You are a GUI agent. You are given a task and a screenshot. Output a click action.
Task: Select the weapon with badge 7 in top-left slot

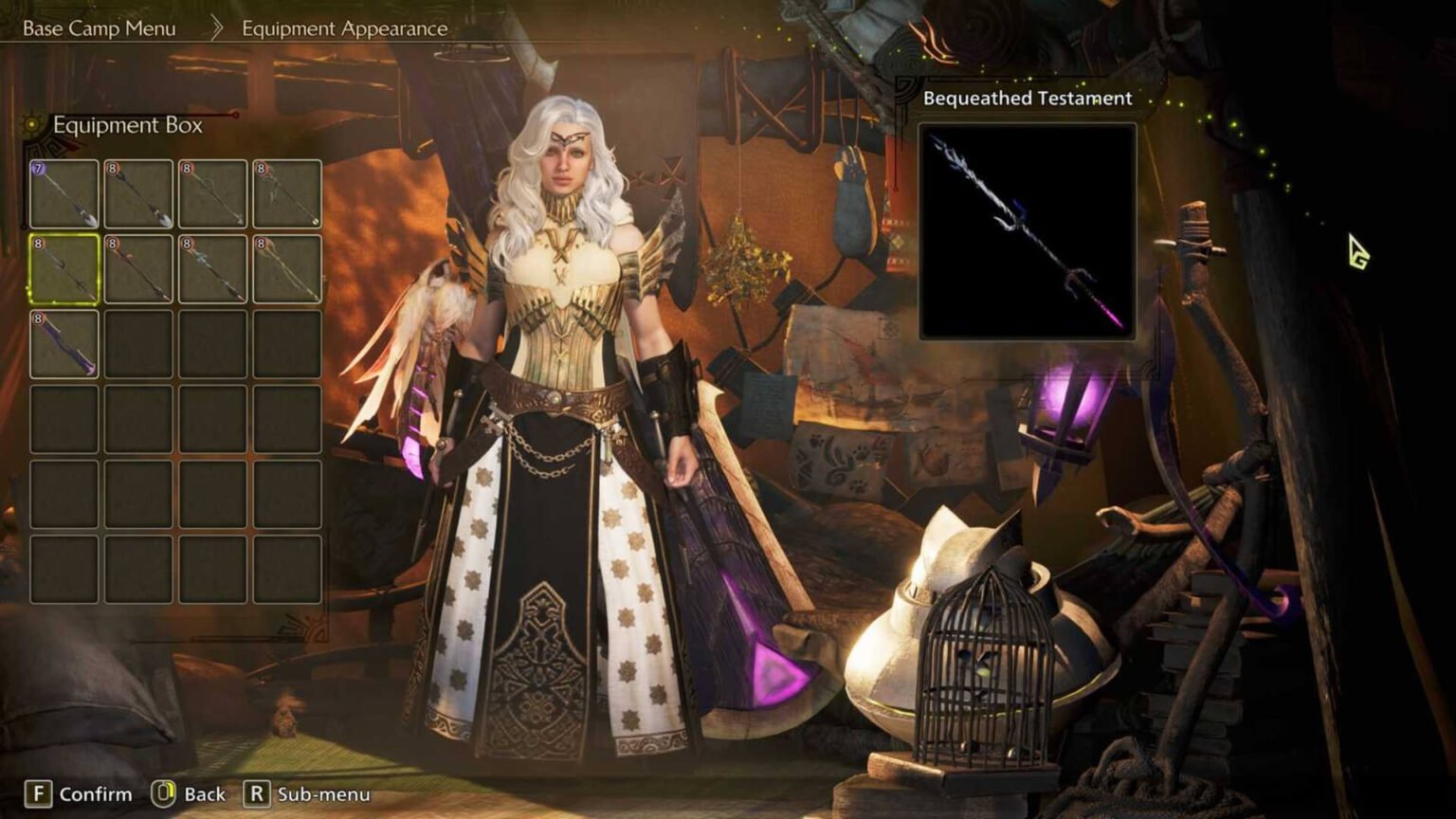[x=63, y=191]
